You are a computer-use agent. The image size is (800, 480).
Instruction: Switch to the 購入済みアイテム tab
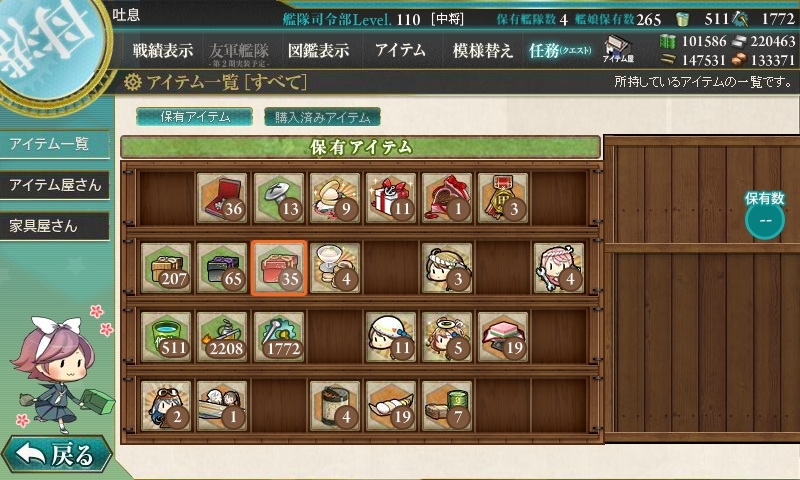click(x=322, y=117)
